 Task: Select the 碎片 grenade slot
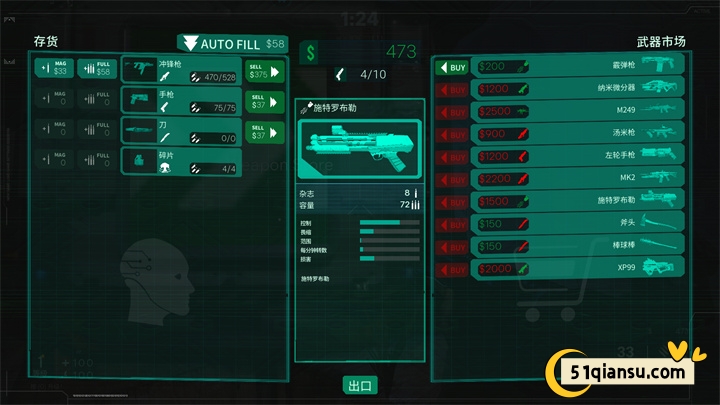(x=180, y=161)
